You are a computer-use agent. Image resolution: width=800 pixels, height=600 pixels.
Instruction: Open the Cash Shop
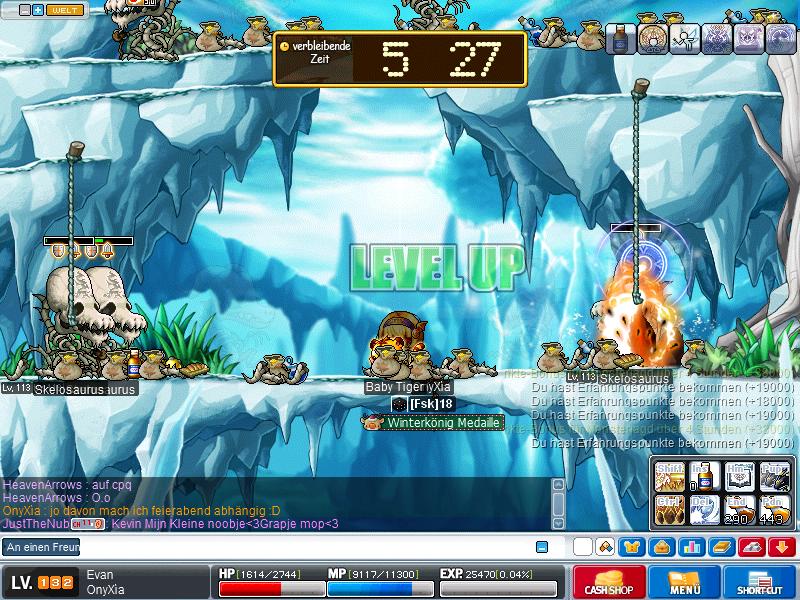(609, 582)
